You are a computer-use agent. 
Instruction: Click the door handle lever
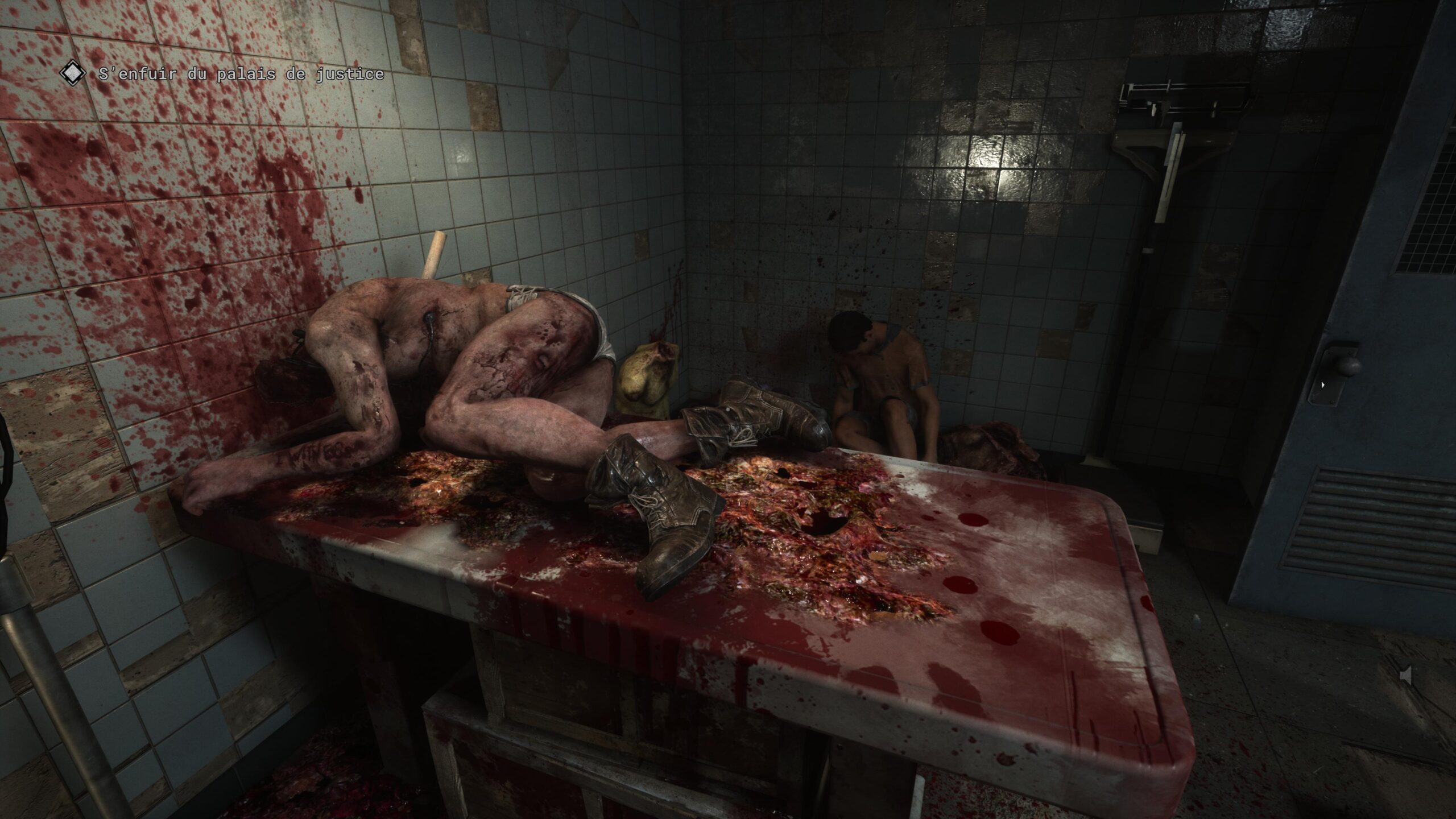[x=1348, y=367]
